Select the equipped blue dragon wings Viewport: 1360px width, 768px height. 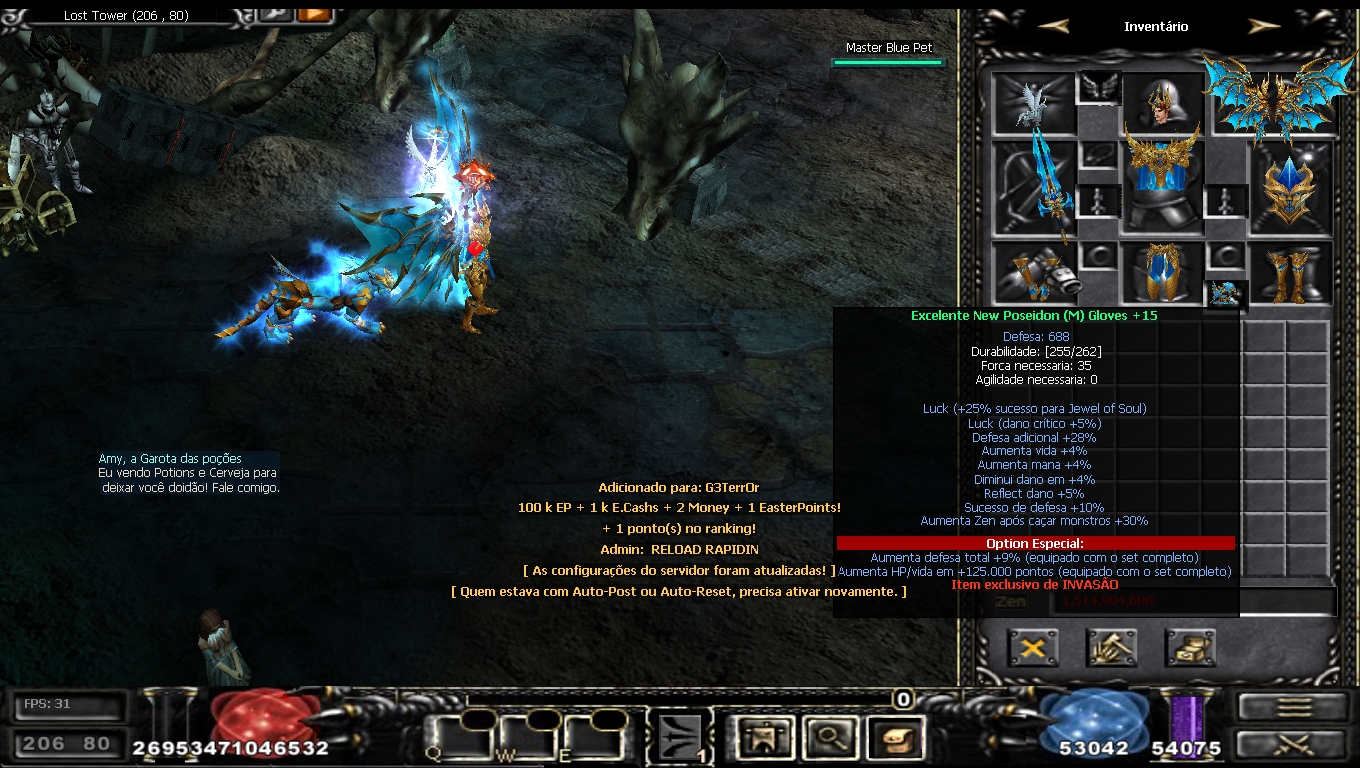[1272, 100]
